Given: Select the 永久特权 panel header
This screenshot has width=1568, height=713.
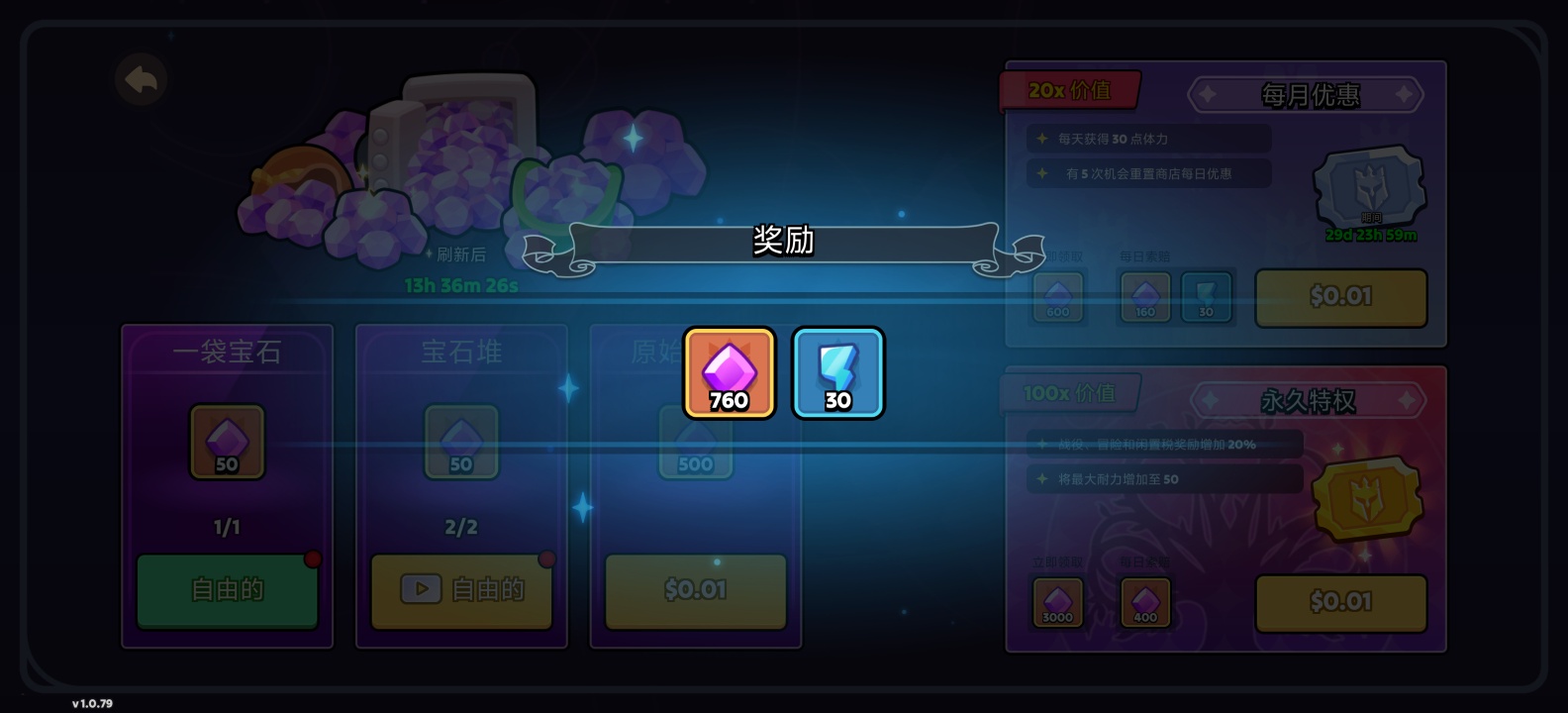Looking at the screenshot, I should (x=1309, y=400).
